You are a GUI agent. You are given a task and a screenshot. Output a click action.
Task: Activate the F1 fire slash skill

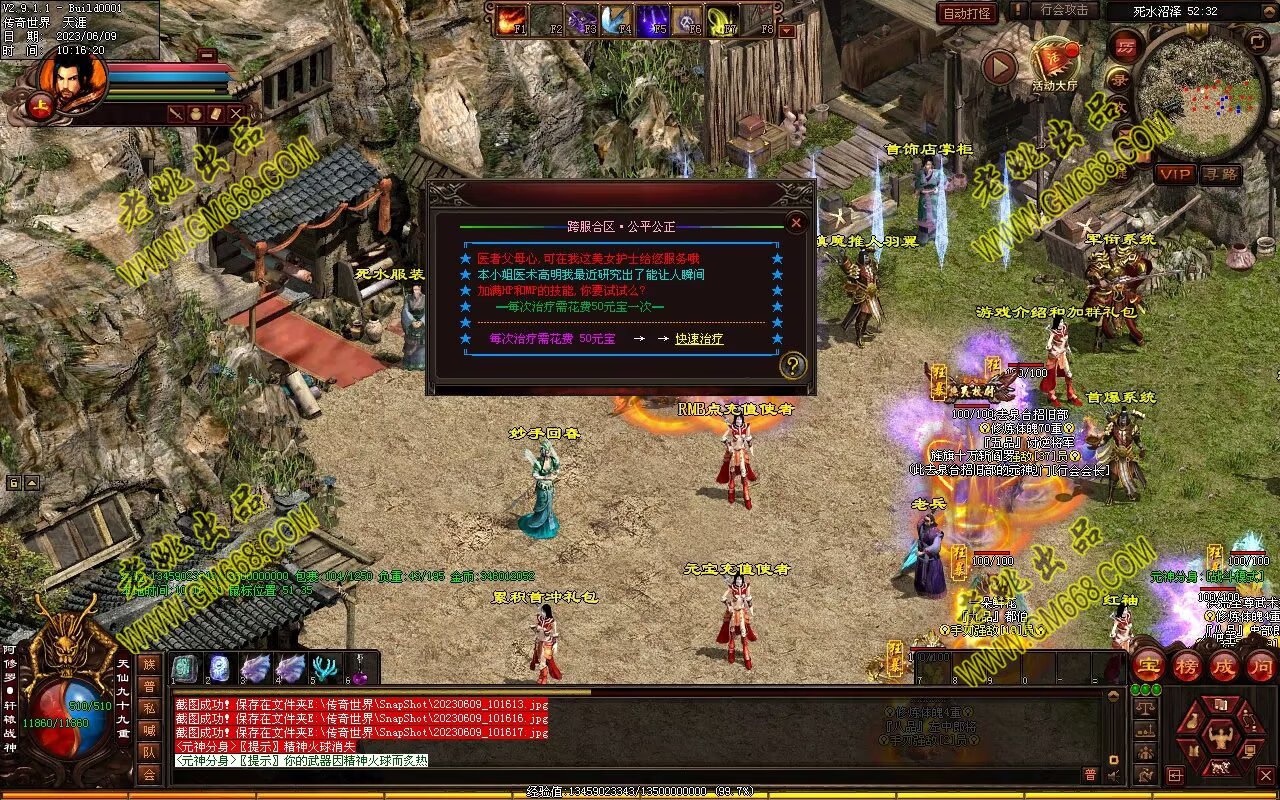pyautogui.click(x=511, y=19)
